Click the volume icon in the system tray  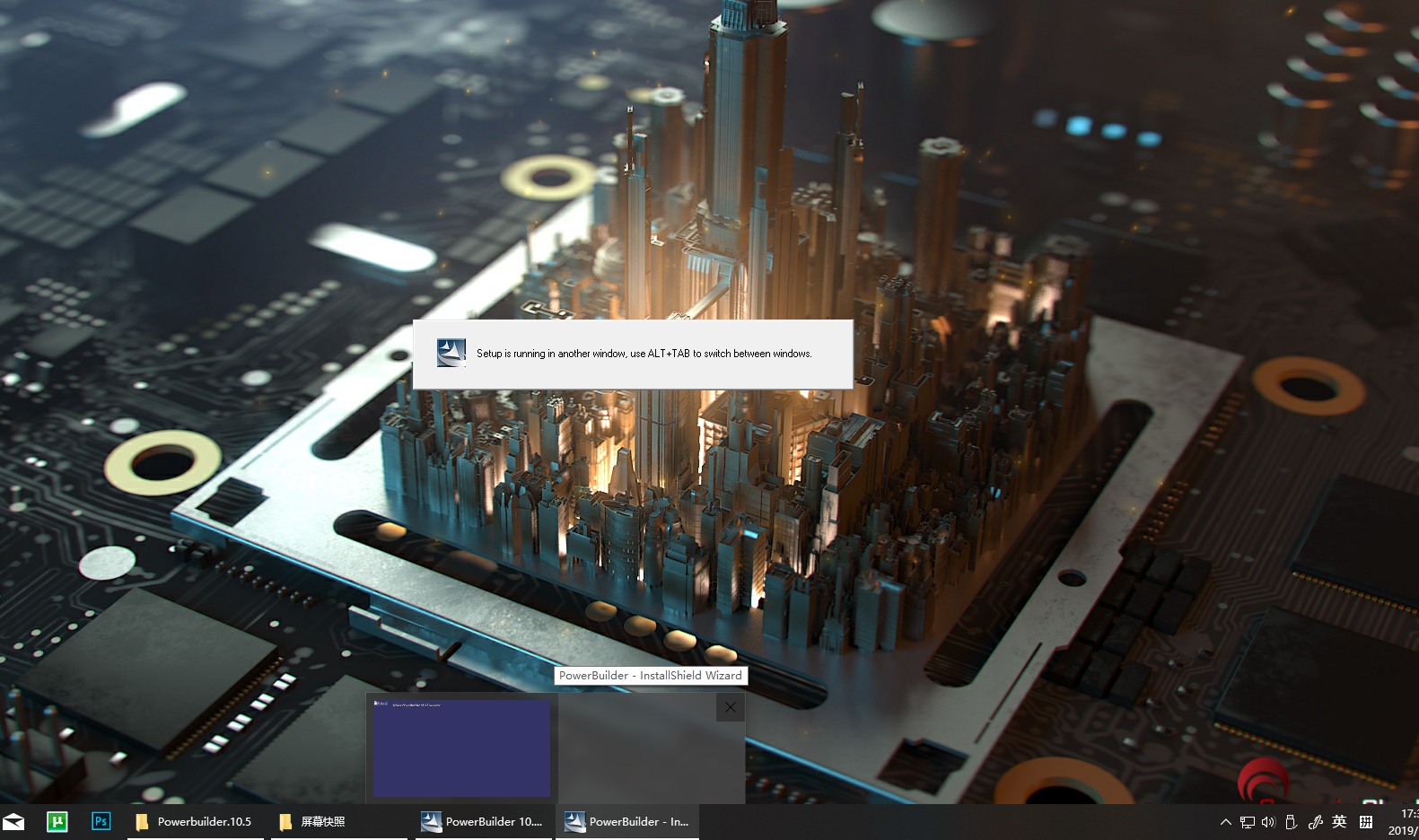click(x=1268, y=821)
